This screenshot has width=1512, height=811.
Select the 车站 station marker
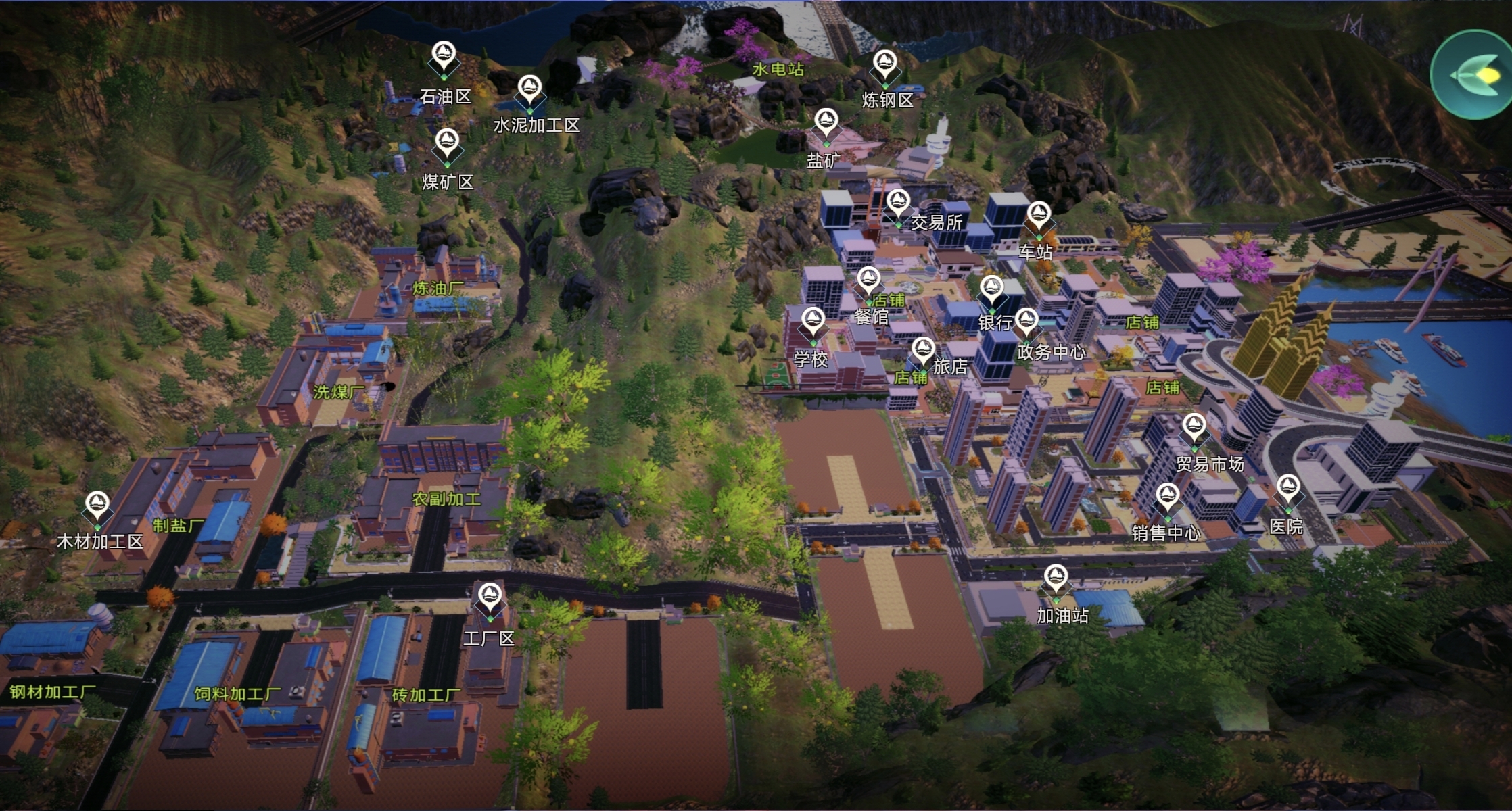[x=1039, y=216]
